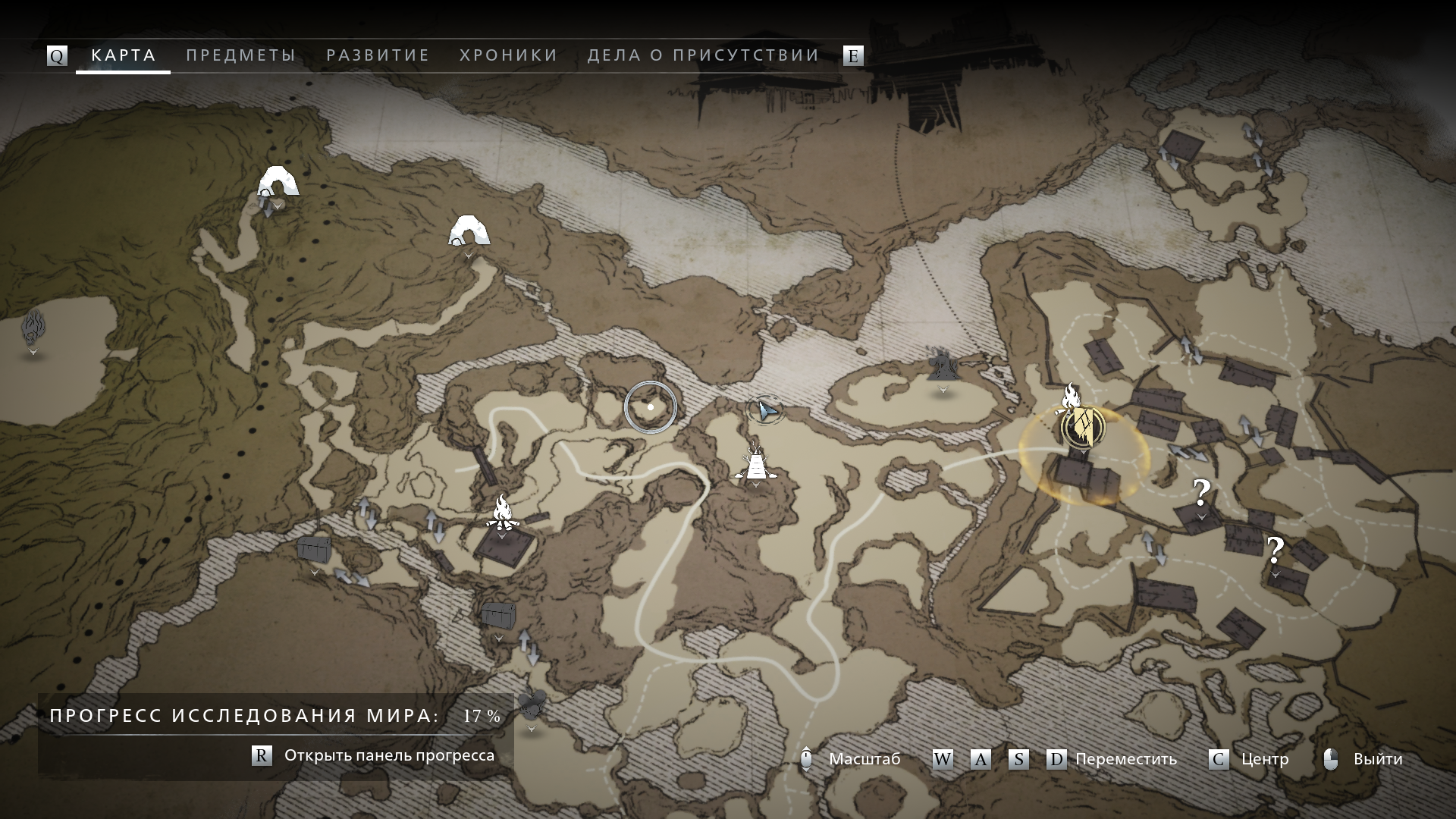Center the map view

tap(1250, 759)
